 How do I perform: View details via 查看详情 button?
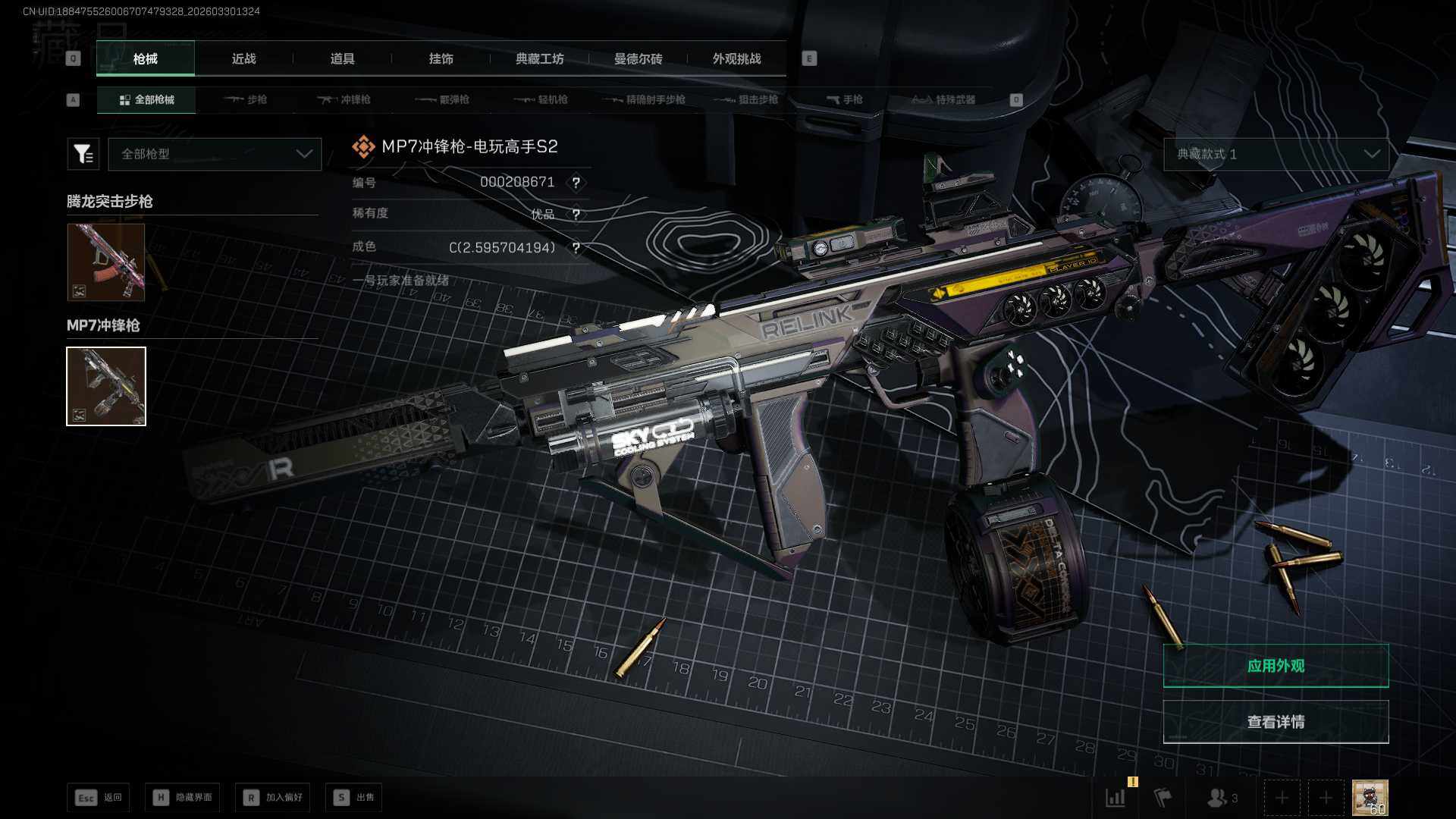[x=1276, y=722]
